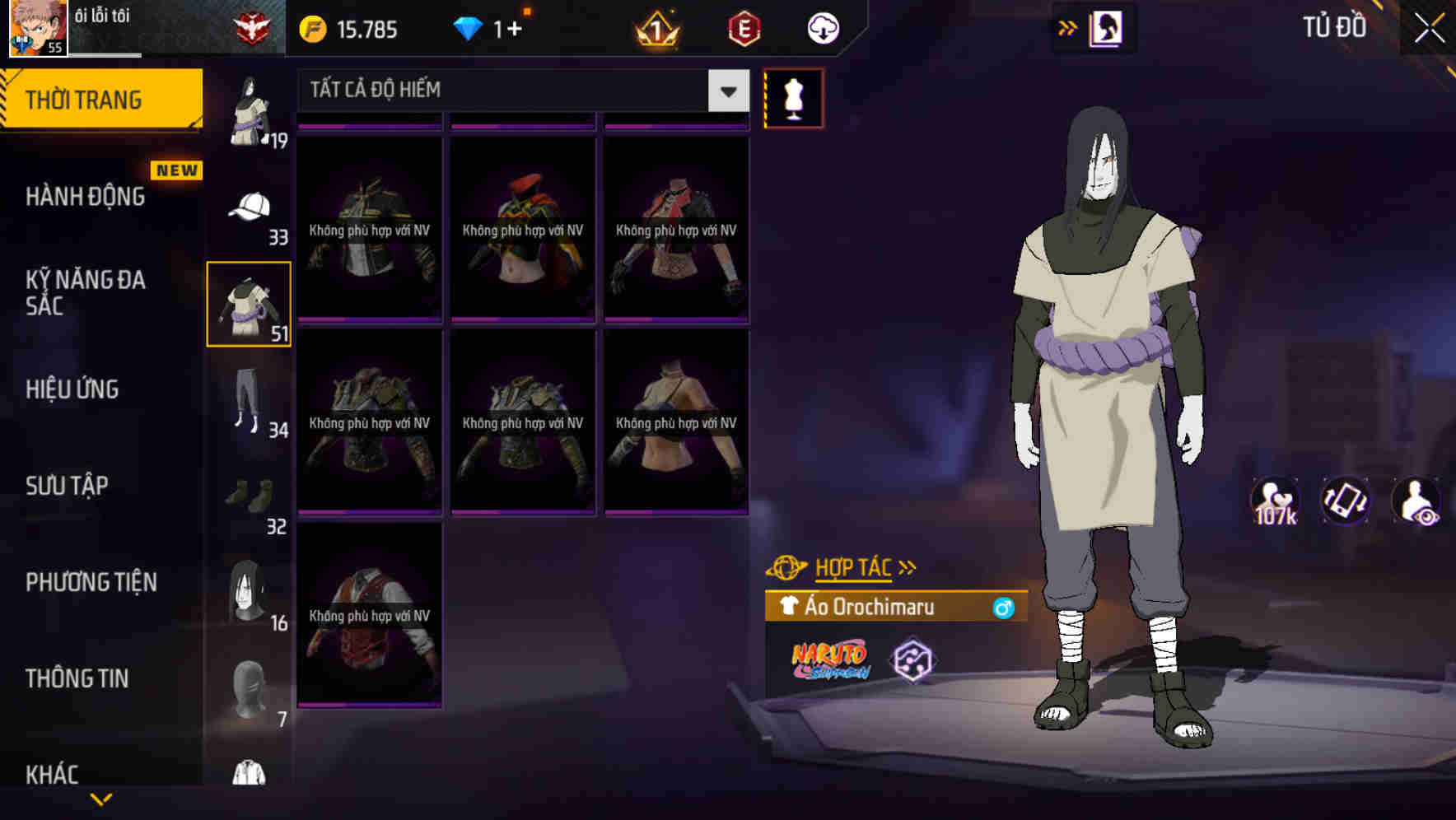The width and height of the screenshot is (1456, 820).
Task: Click the cloud download icon
Action: 820,27
